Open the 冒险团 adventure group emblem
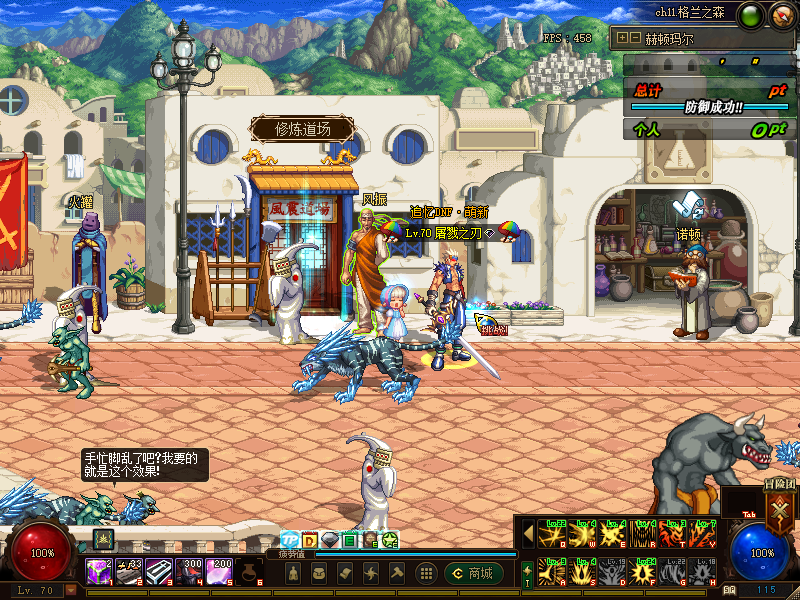Image resolution: width=800 pixels, height=600 pixels. point(778,507)
